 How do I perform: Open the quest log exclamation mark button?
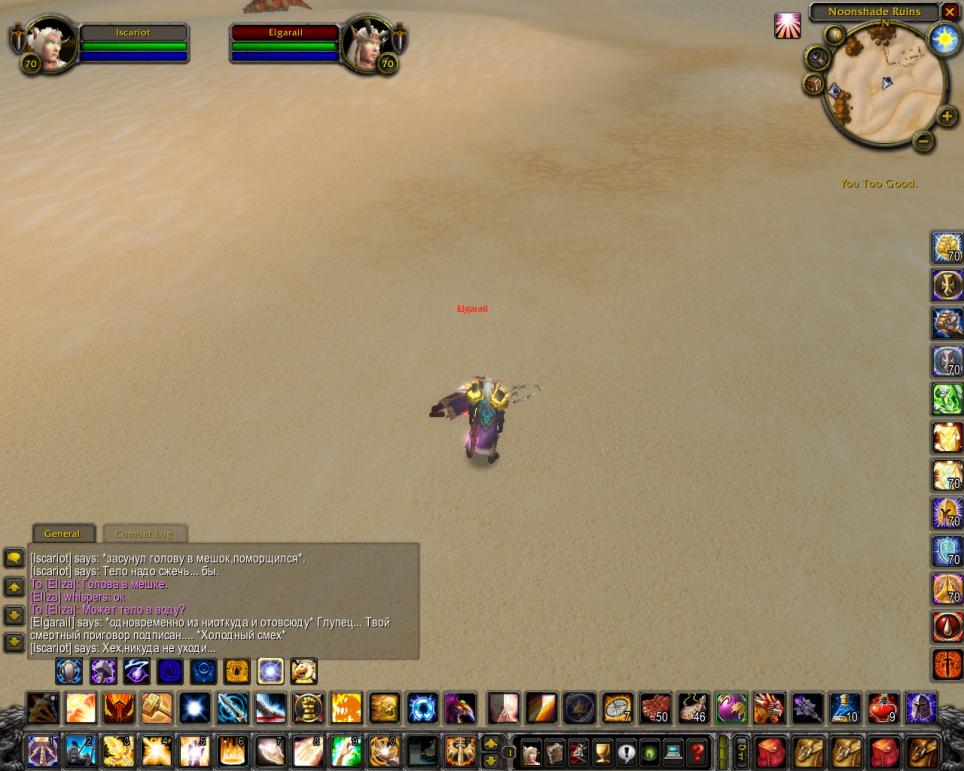626,751
